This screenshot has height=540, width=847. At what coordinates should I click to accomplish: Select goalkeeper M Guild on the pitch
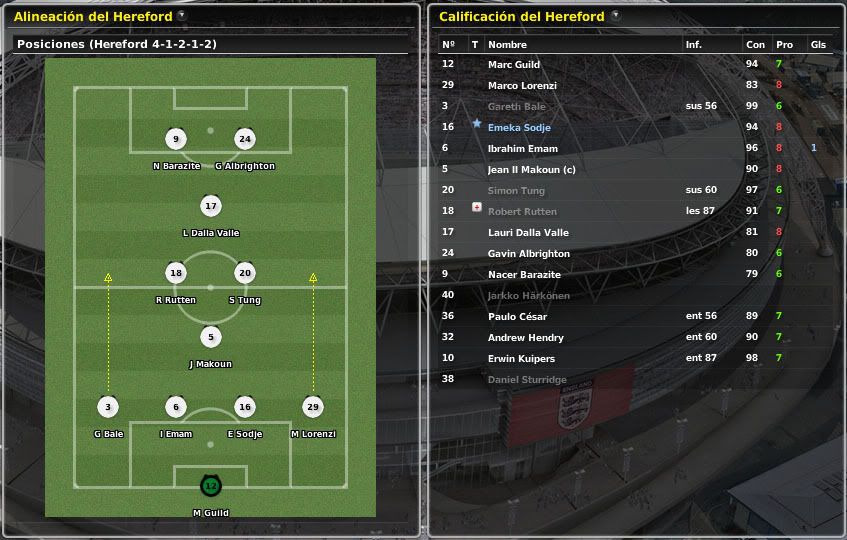pos(210,486)
